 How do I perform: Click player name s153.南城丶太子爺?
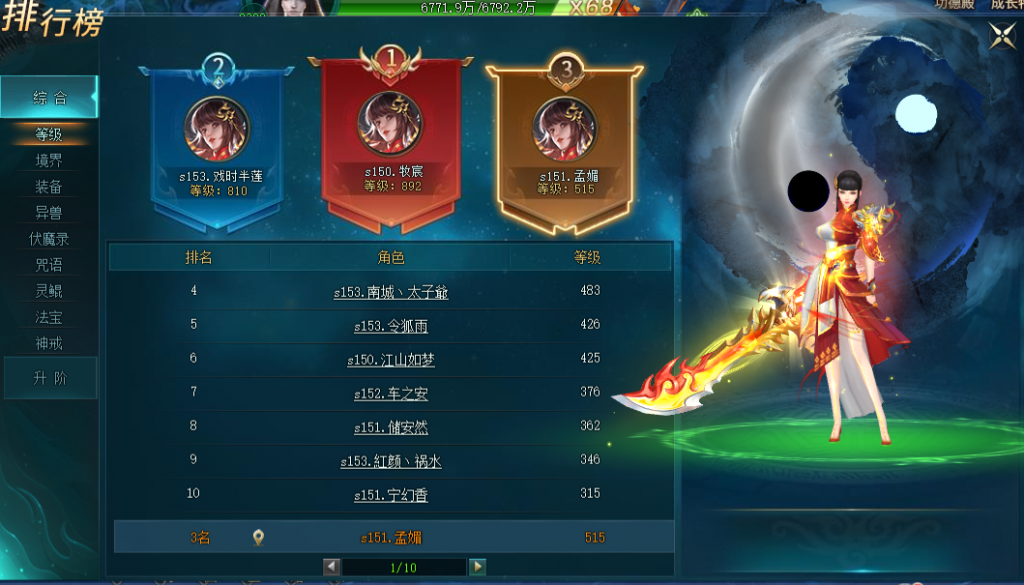(x=391, y=293)
